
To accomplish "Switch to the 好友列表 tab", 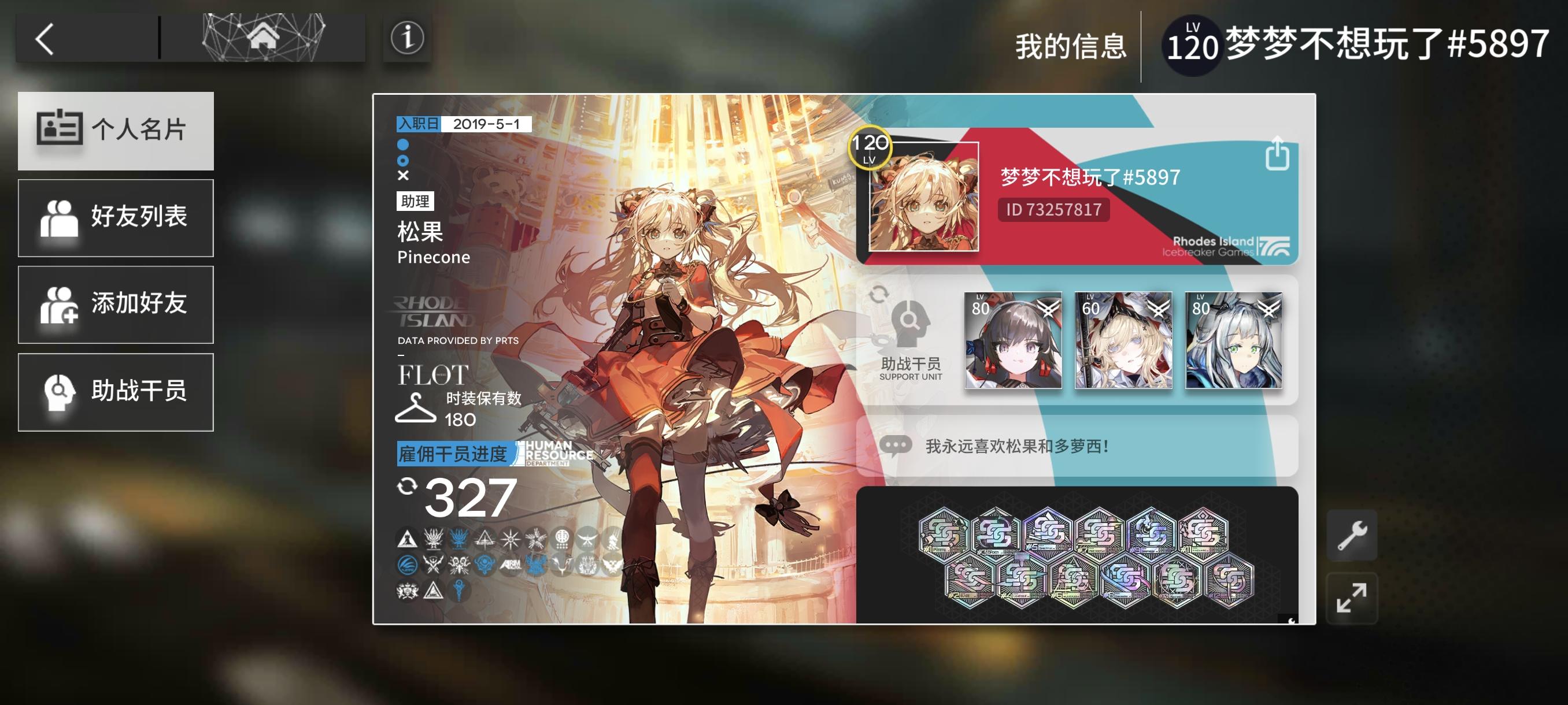I will (x=116, y=217).
